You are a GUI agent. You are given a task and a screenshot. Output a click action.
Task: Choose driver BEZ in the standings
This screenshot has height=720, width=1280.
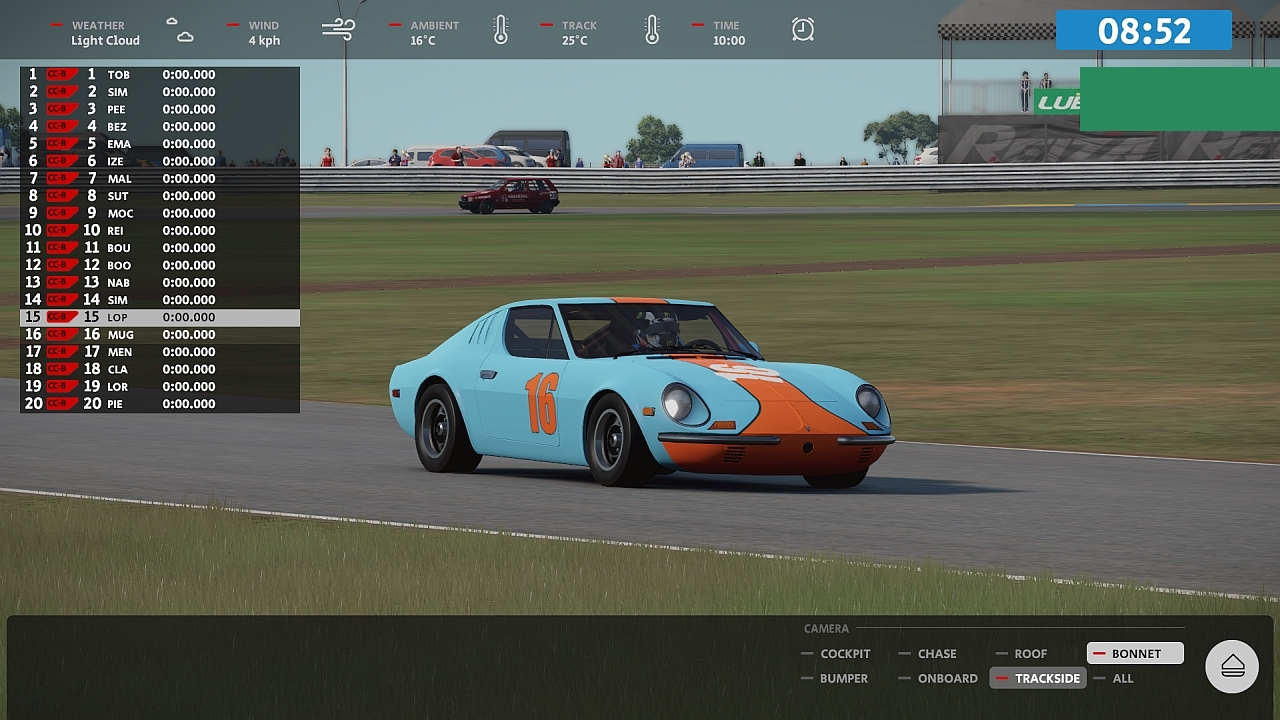click(x=160, y=127)
